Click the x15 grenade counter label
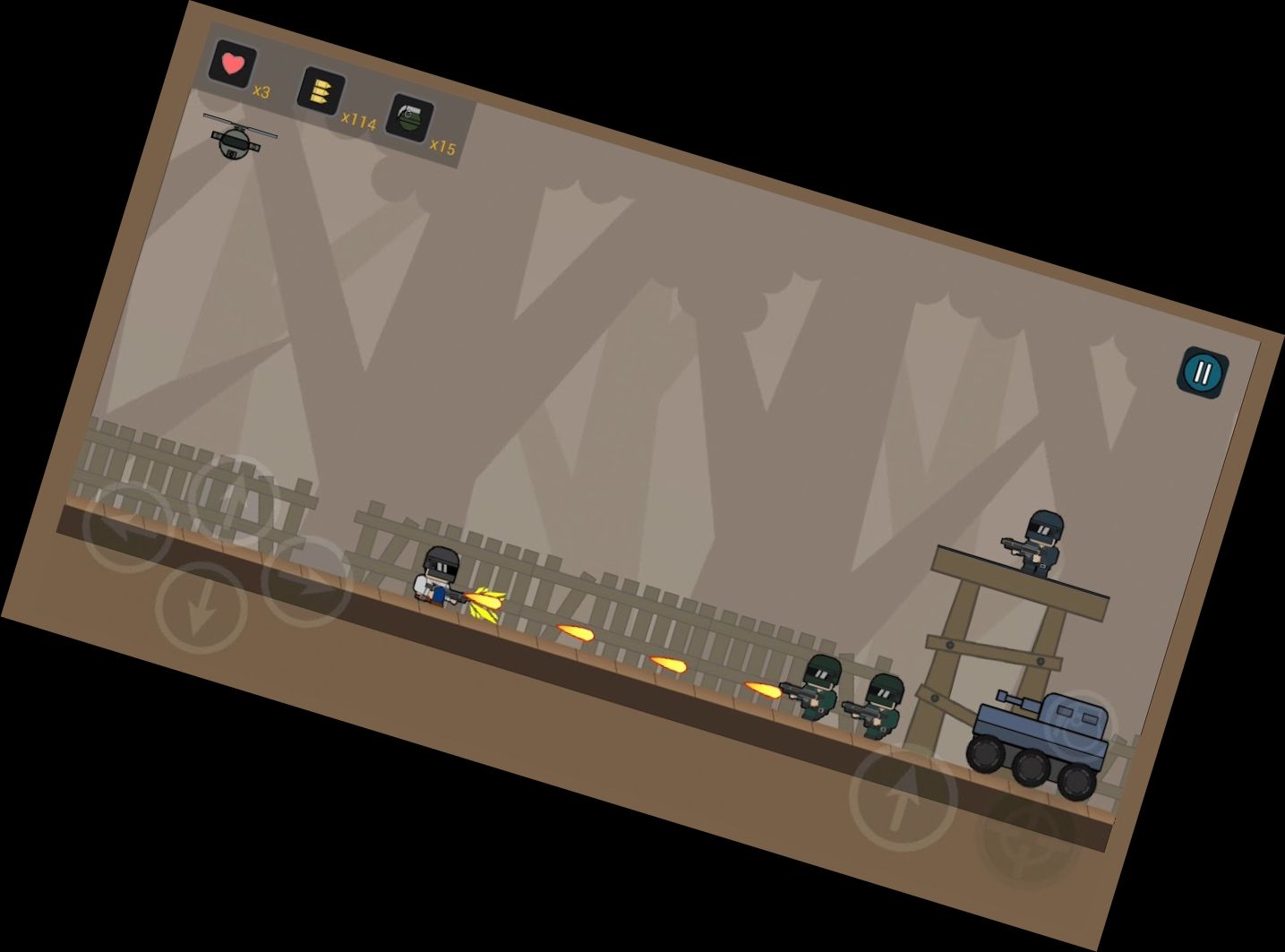Screen dimensions: 1285x952 pos(445,146)
